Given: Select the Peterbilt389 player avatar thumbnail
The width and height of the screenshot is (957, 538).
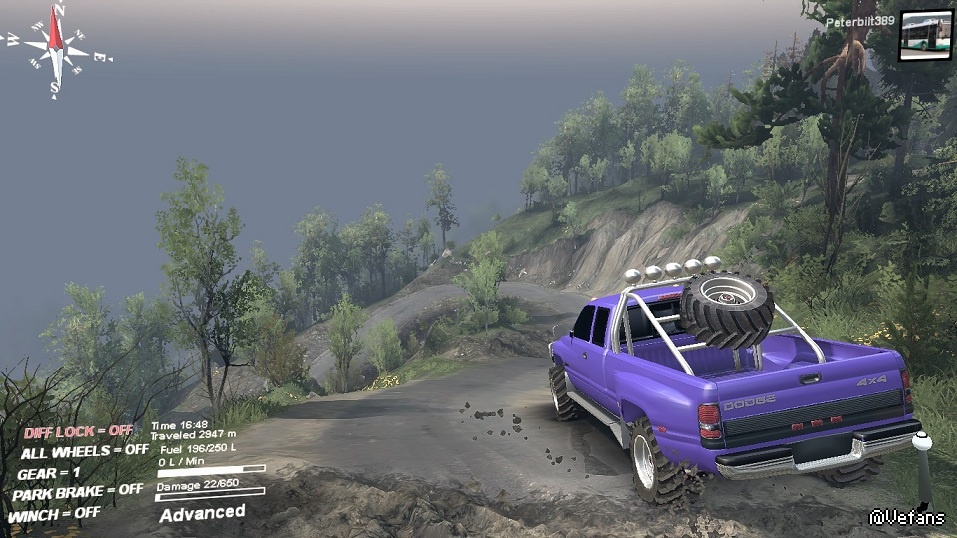Looking at the screenshot, I should (925, 36).
